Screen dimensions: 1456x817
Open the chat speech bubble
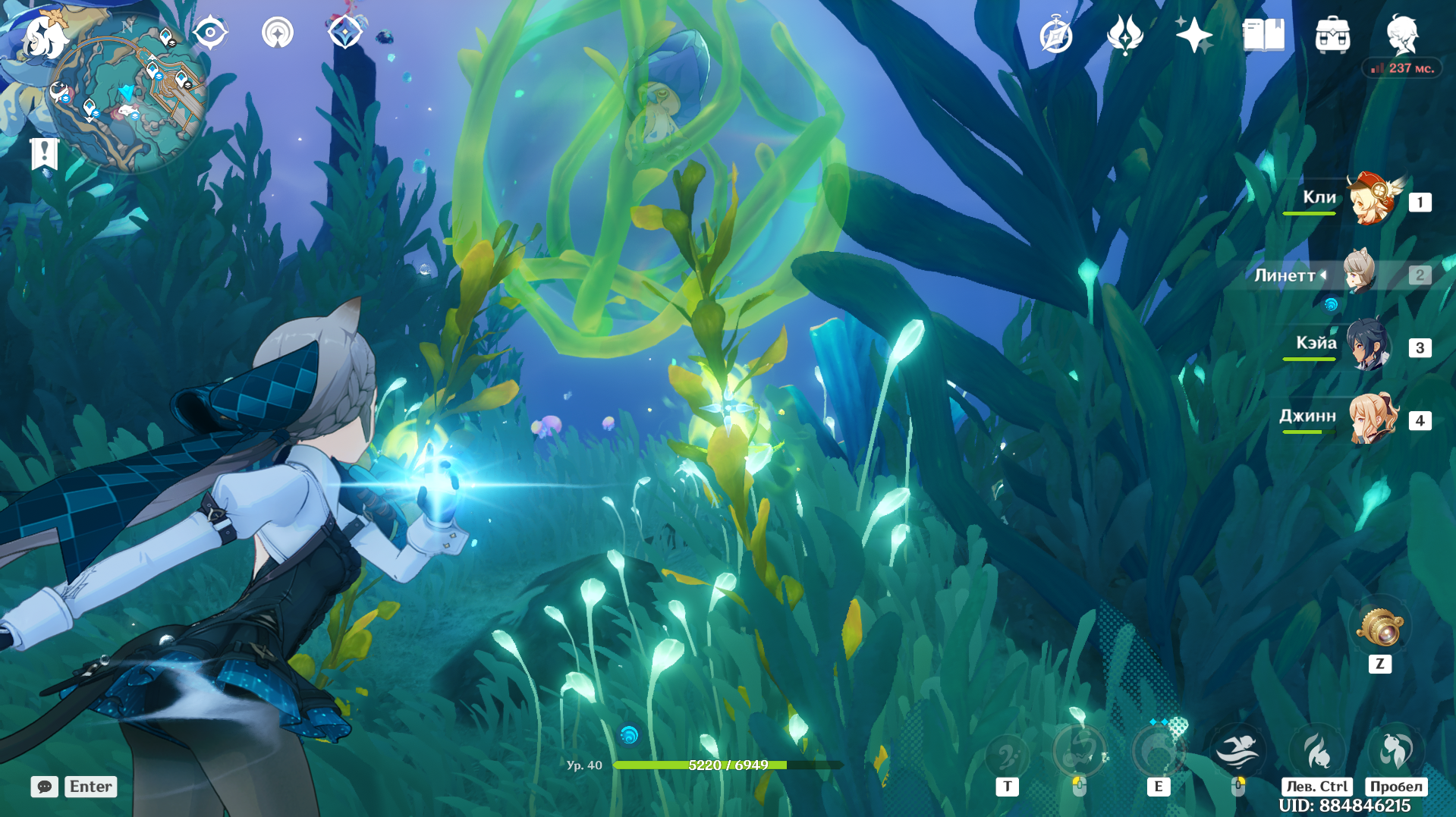pos(44,787)
